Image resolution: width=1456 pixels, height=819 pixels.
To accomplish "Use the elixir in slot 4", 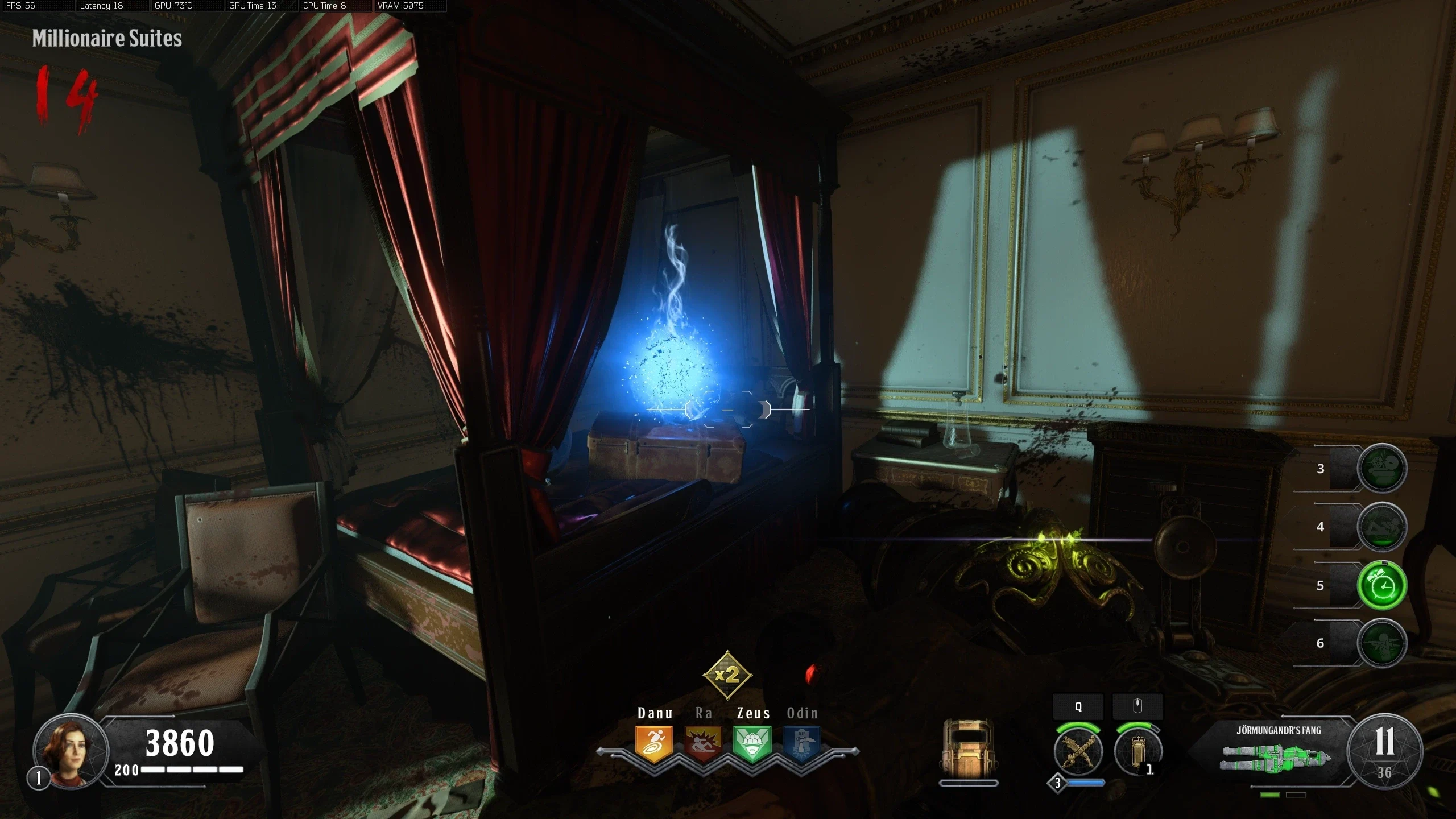I will [x=1381, y=527].
